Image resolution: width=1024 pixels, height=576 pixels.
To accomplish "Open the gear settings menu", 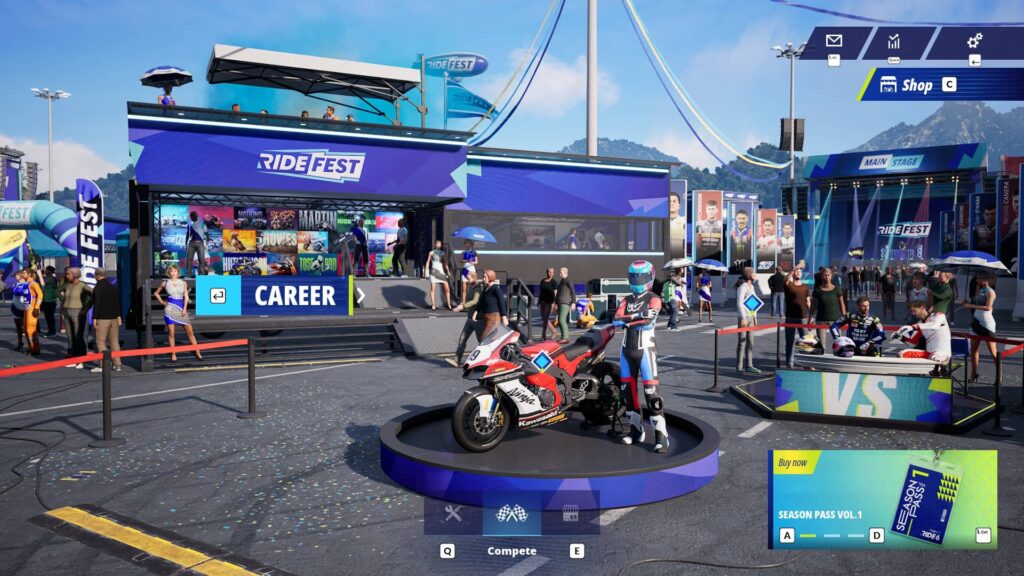I will [x=973, y=42].
